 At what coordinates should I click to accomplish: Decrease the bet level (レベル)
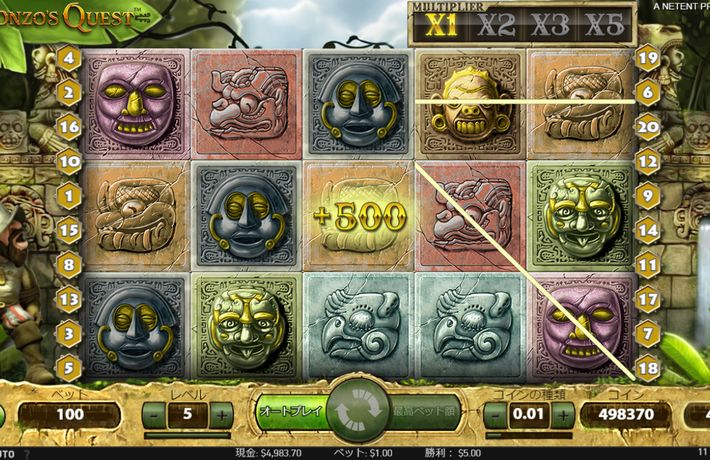click(x=153, y=413)
